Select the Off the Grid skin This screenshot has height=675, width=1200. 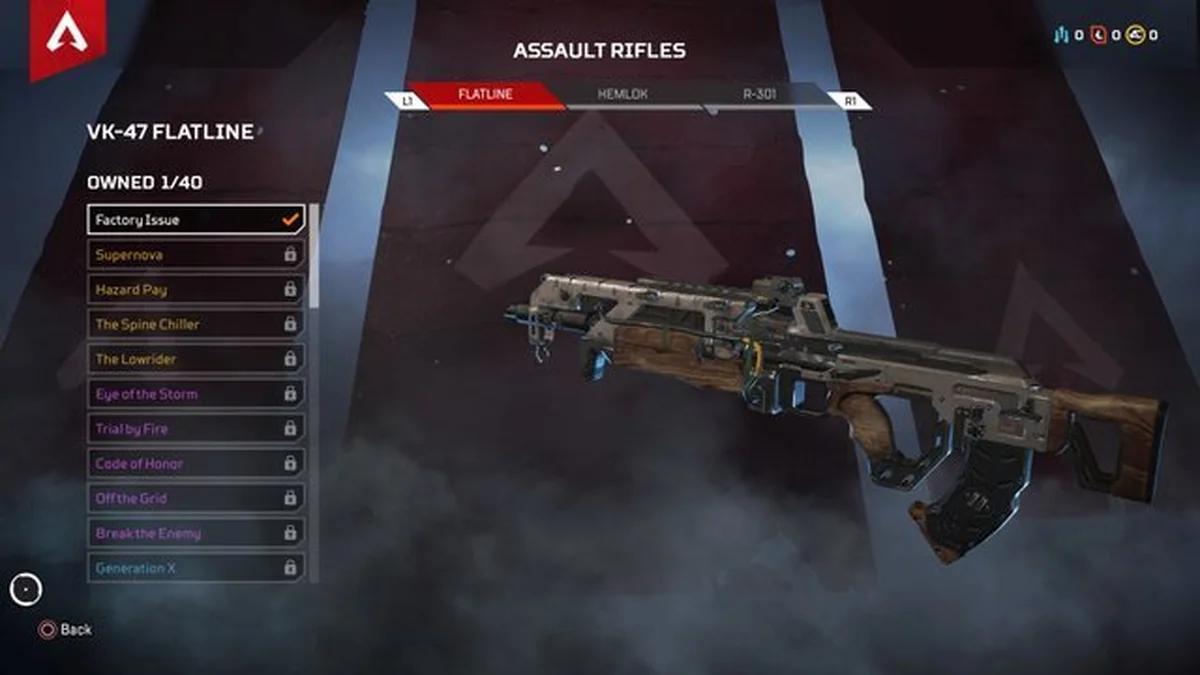(196, 498)
